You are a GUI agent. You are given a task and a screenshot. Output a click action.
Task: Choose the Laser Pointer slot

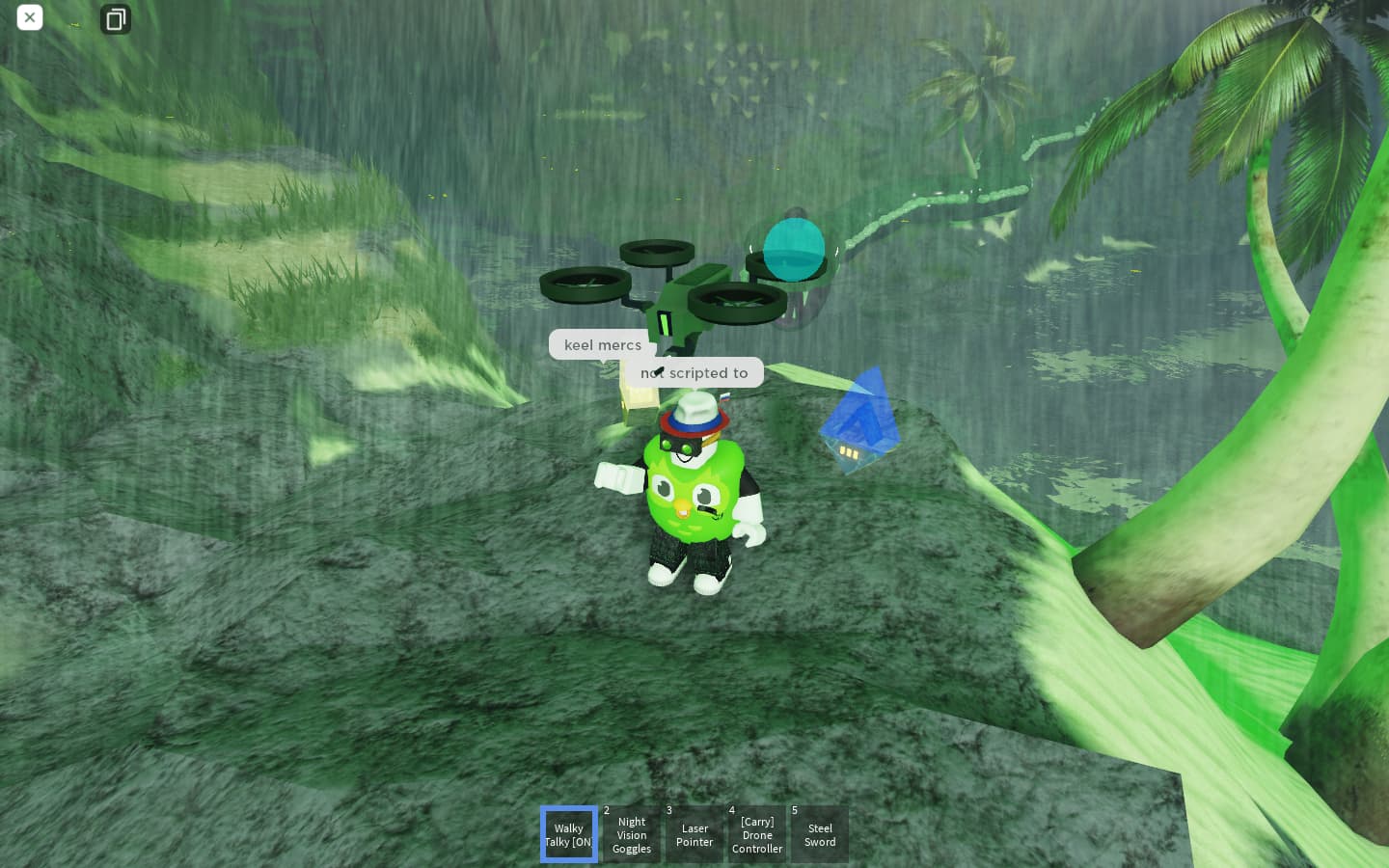pos(694,834)
